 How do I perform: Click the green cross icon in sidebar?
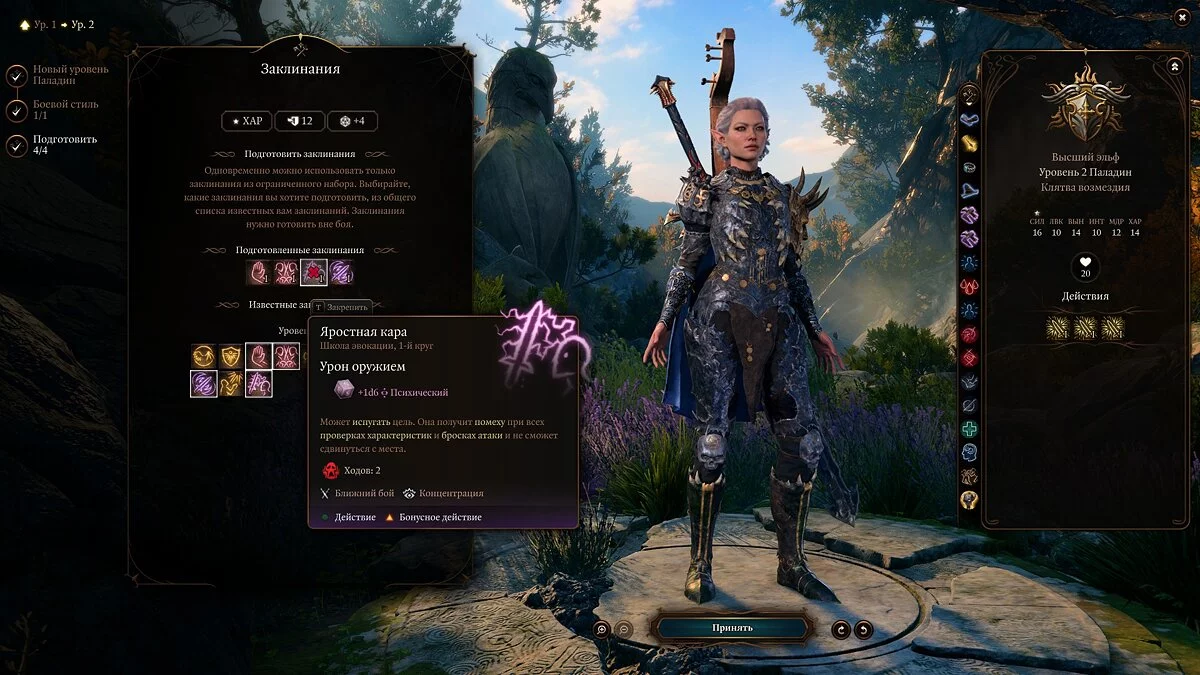[x=969, y=429]
